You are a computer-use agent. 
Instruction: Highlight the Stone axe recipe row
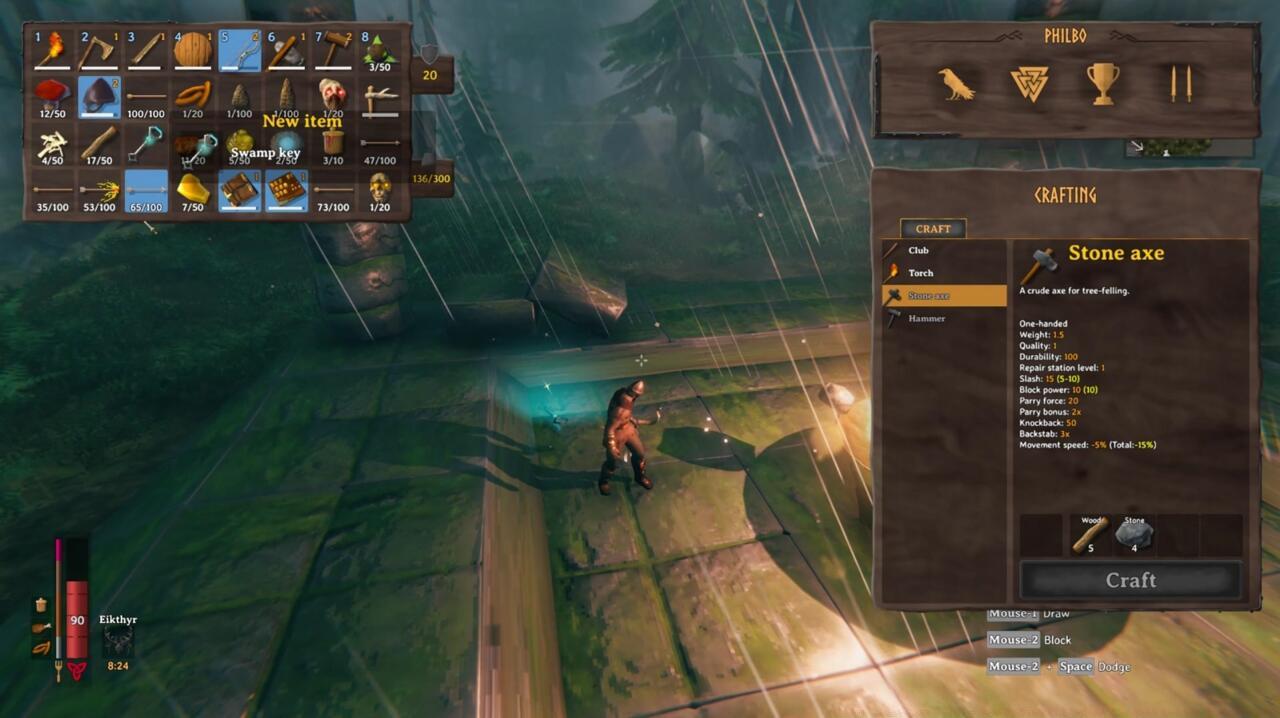point(943,296)
